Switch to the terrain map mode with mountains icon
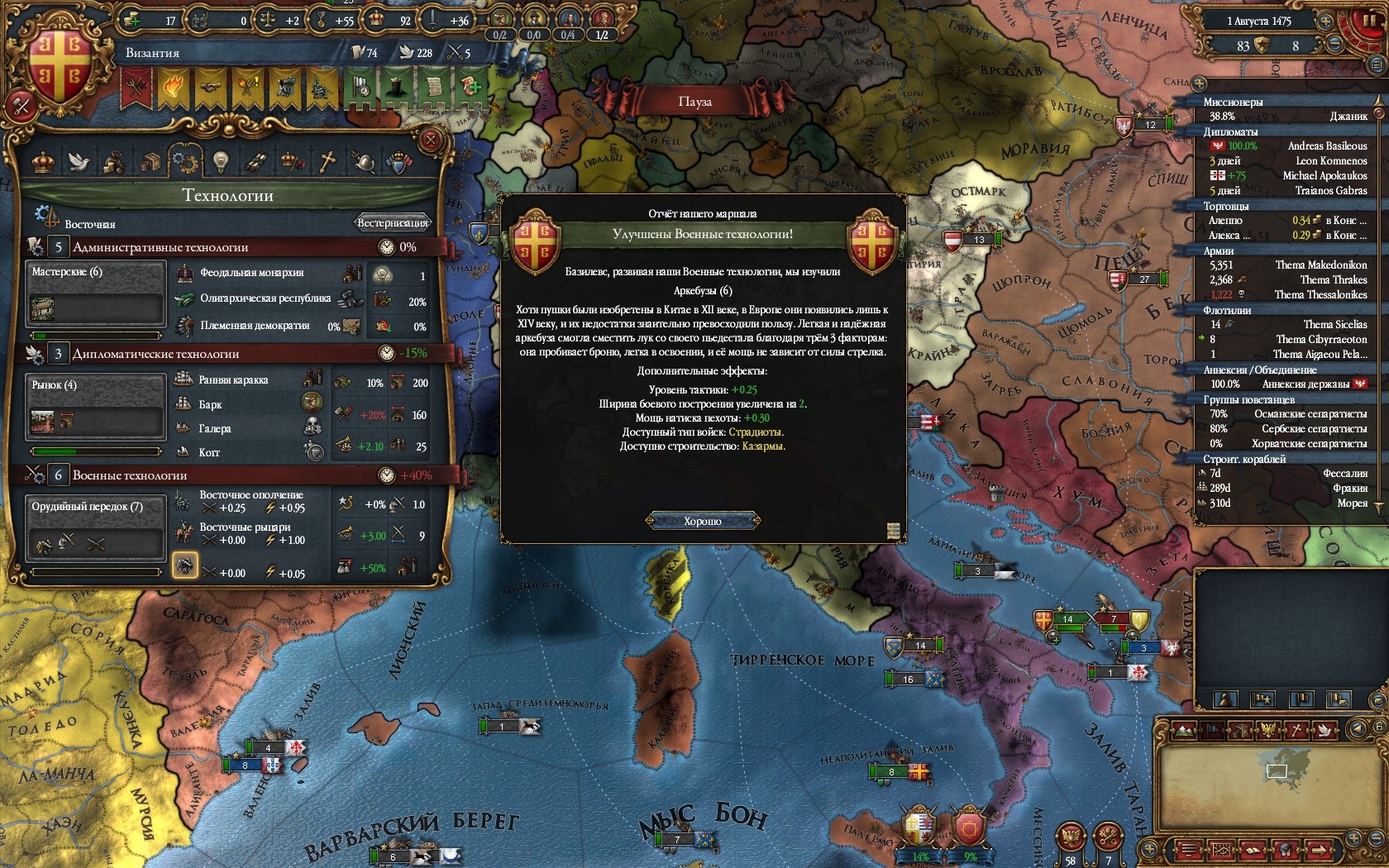The height and width of the screenshot is (868, 1389). pyautogui.click(x=1185, y=731)
